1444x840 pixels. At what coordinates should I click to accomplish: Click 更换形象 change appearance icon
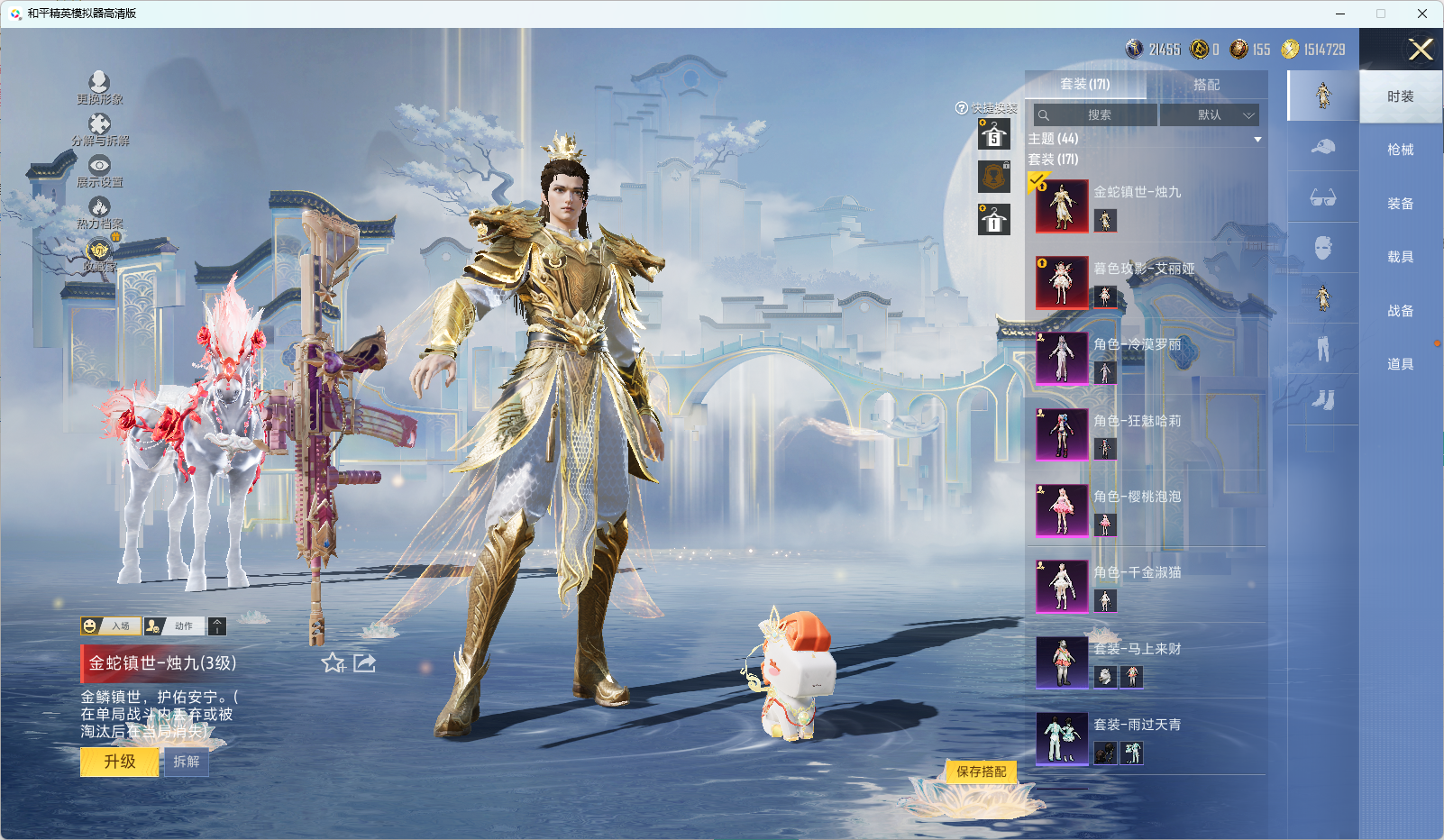pos(99,87)
